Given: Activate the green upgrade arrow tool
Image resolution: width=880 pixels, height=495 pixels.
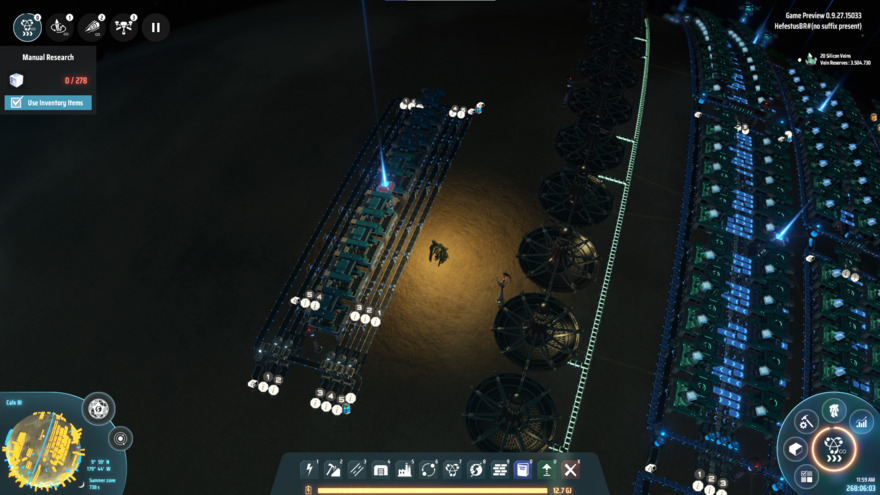Looking at the screenshot, I should 547,469.
